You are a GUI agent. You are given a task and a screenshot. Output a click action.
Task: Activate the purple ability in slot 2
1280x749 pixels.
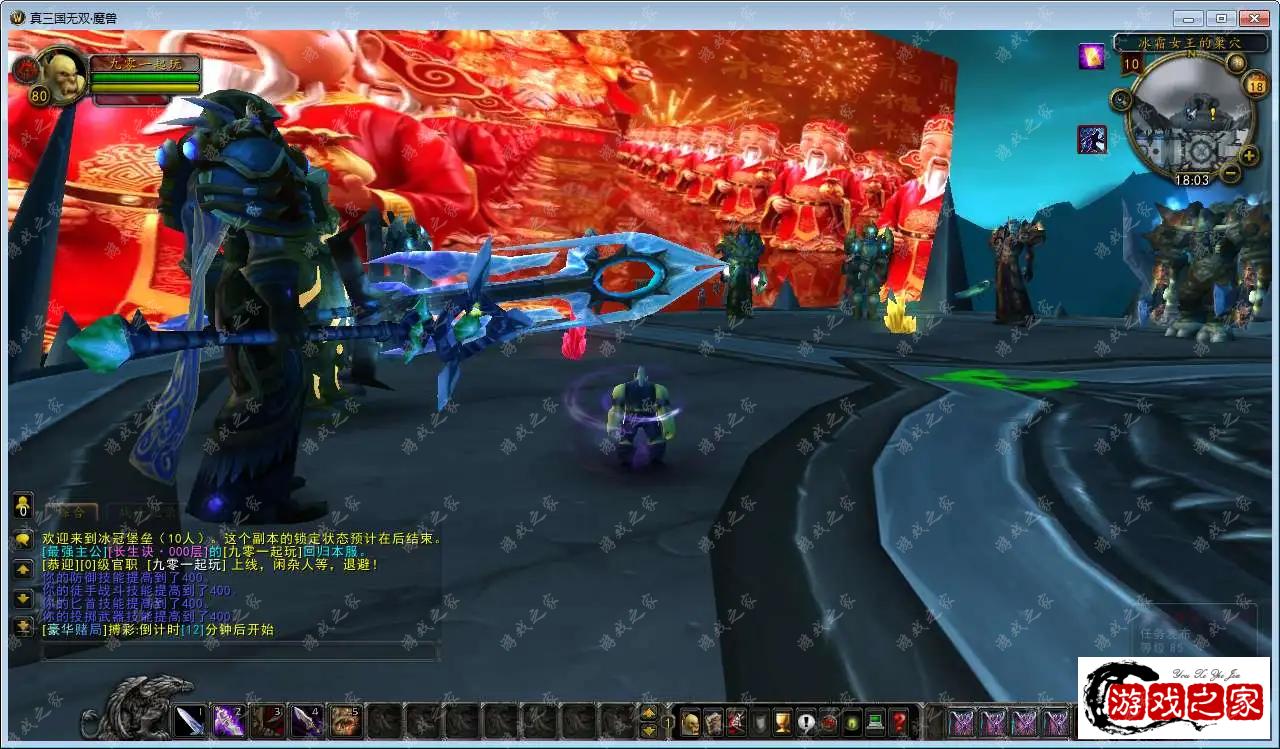229,720
